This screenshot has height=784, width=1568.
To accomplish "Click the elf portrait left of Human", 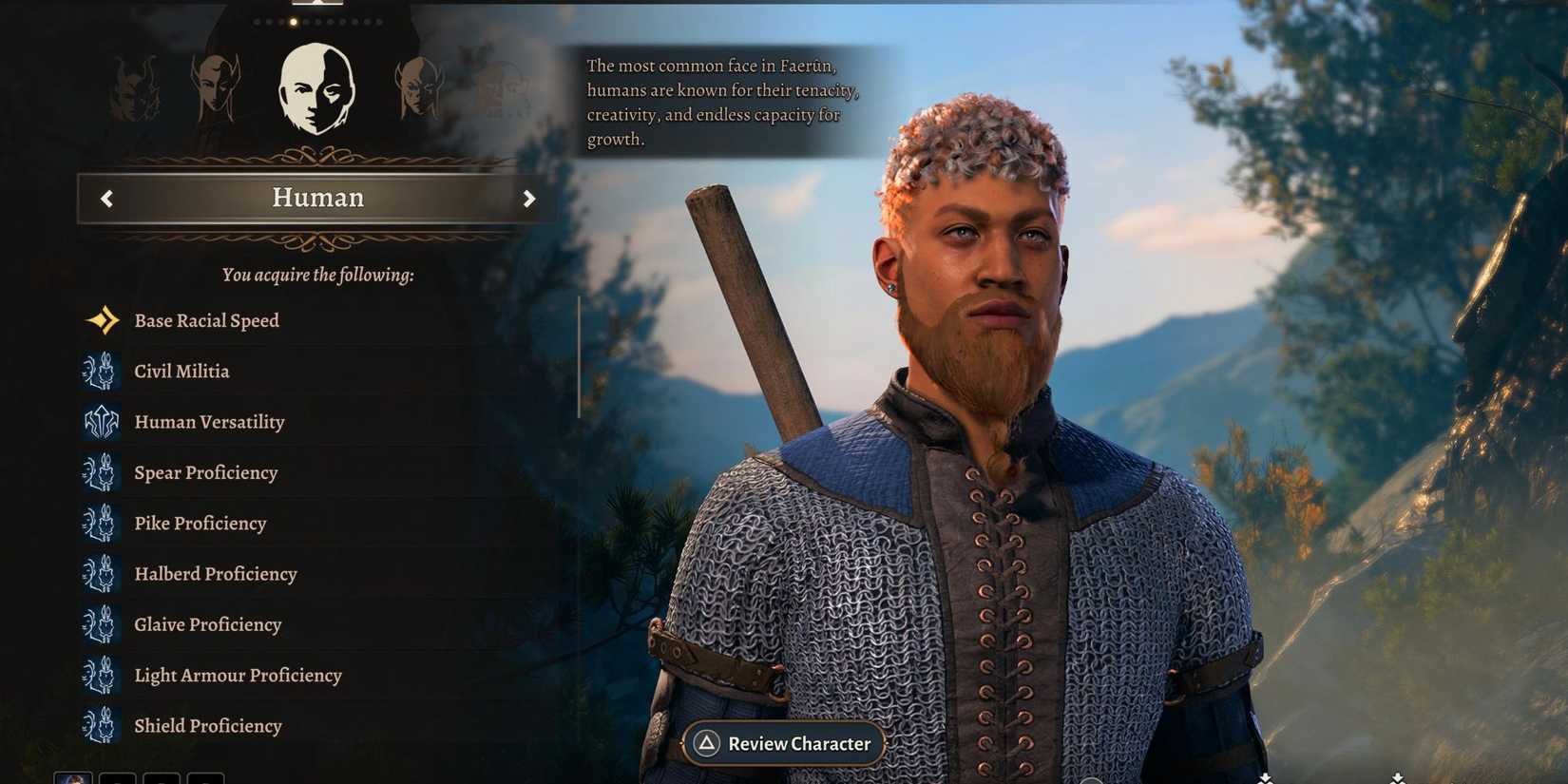I will pos(215,86).
